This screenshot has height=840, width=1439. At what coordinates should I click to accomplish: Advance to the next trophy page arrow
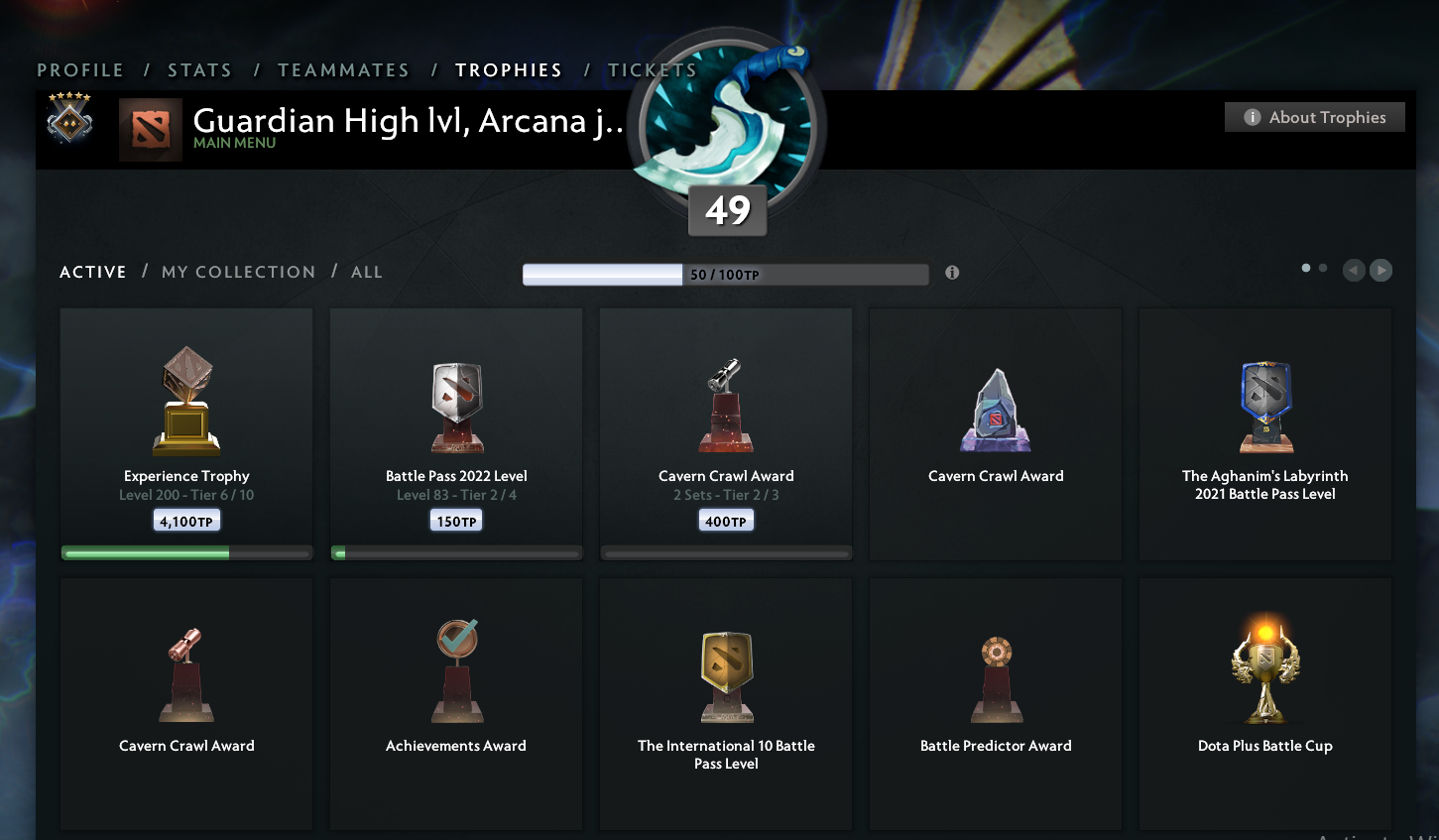point(1379,270)
